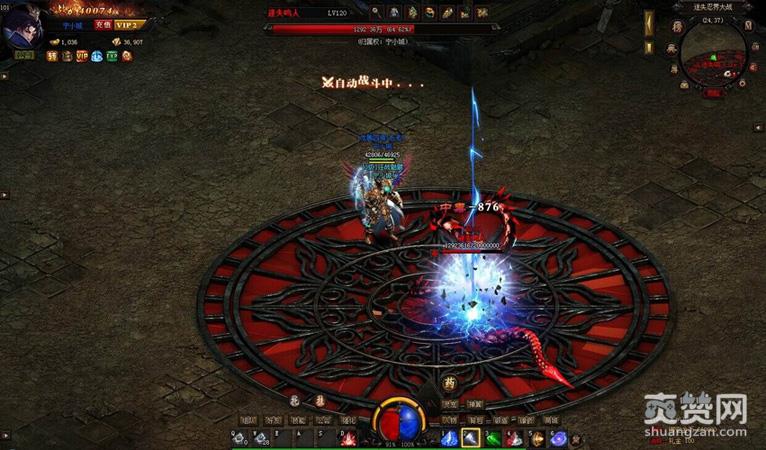Activate the purple swirl skill icon
The height and width of the screenshot is (450, 766).
(558, 438)
